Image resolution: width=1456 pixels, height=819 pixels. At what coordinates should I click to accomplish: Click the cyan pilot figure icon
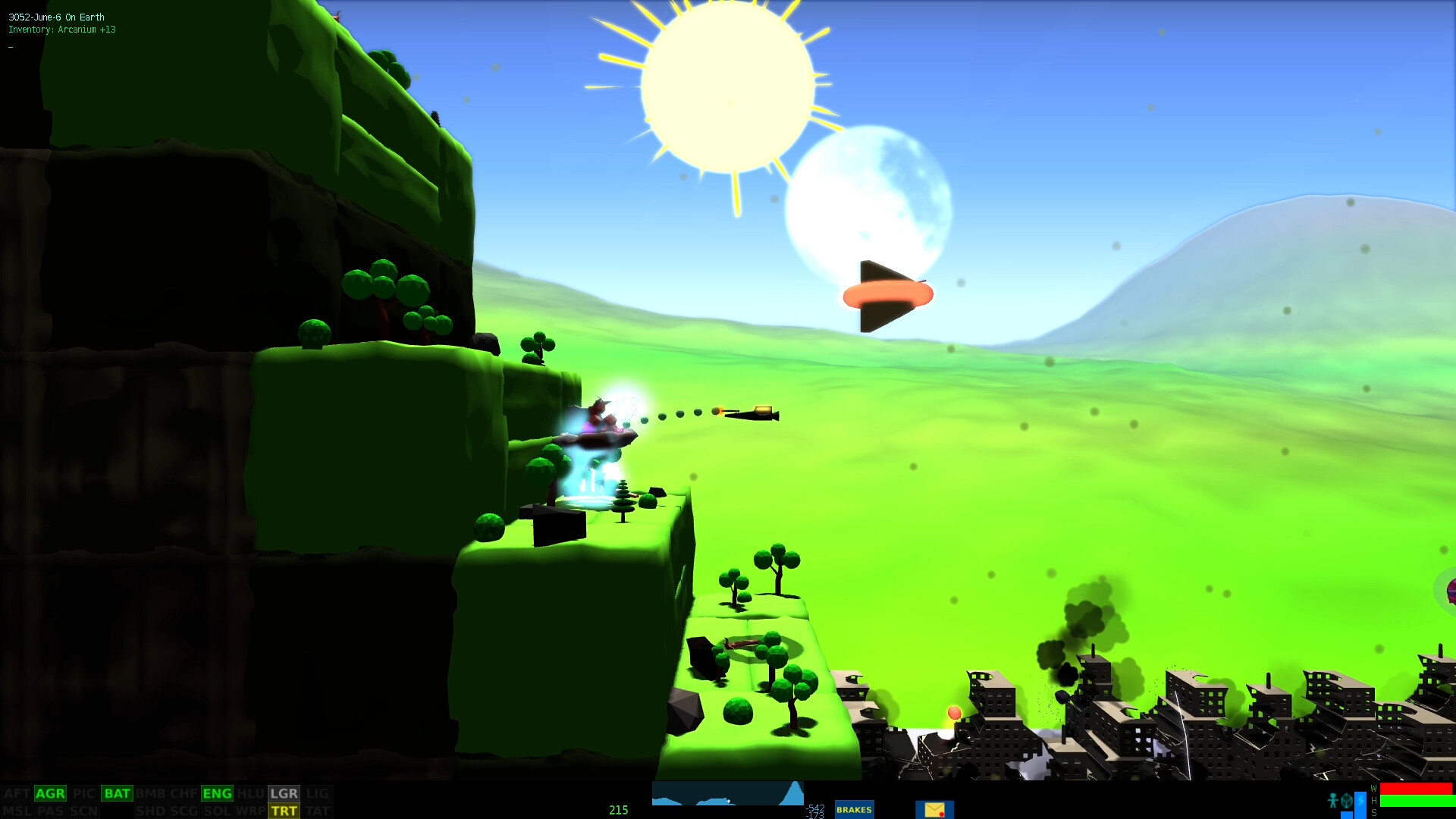tap(1333, 800)
